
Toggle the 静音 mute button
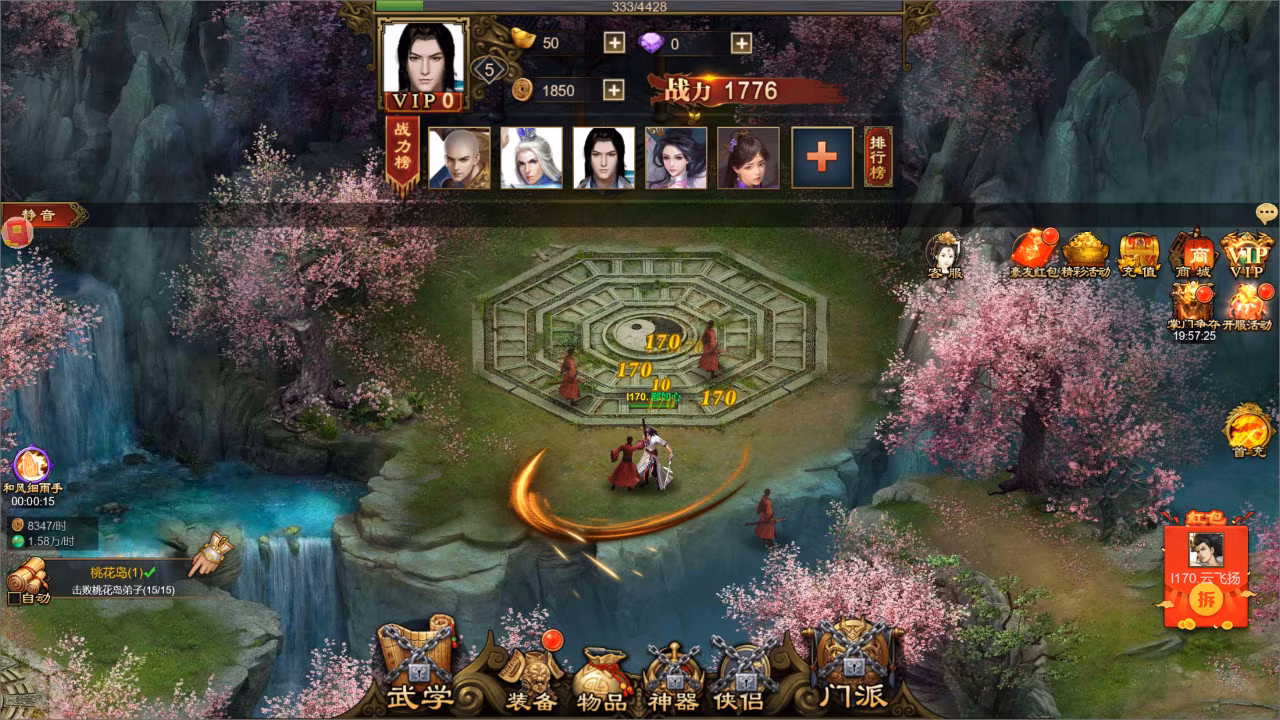(42, 215)
